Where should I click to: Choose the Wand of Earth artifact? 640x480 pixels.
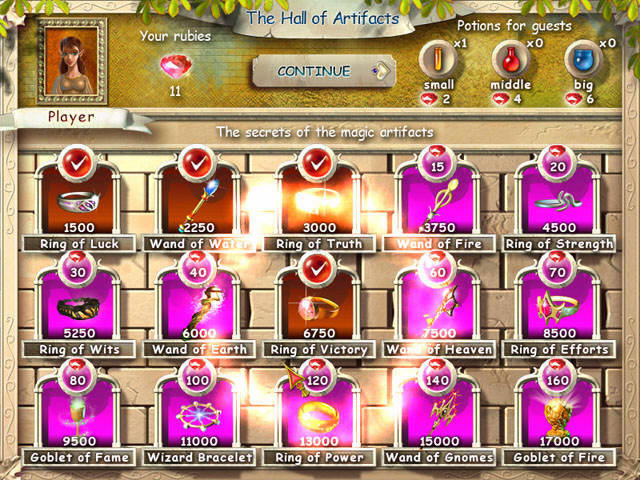(x=198, y=305)
